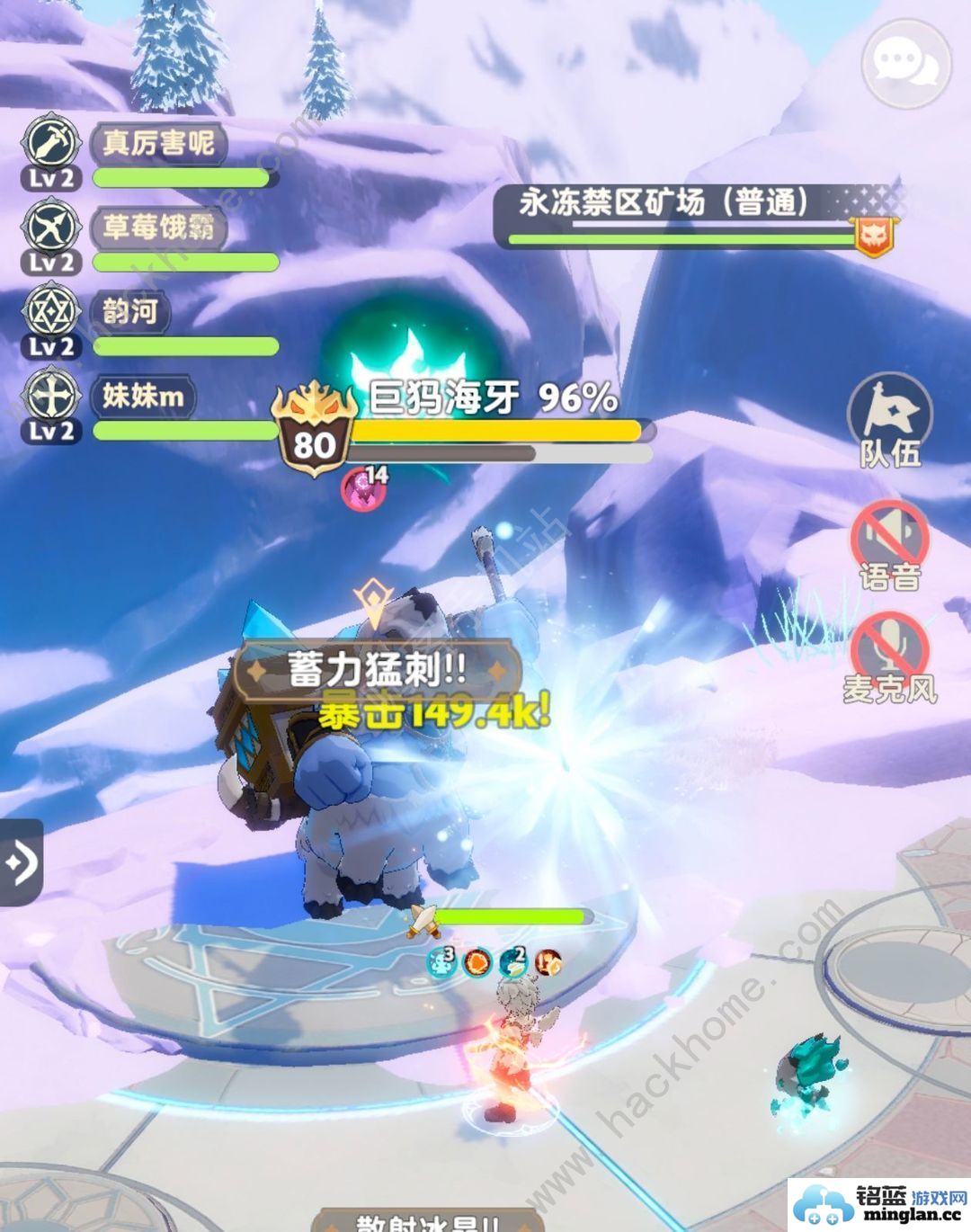Select party member 真厉害呢
The width and height of the screenshot is (971, 1232).
click(158, 143)
